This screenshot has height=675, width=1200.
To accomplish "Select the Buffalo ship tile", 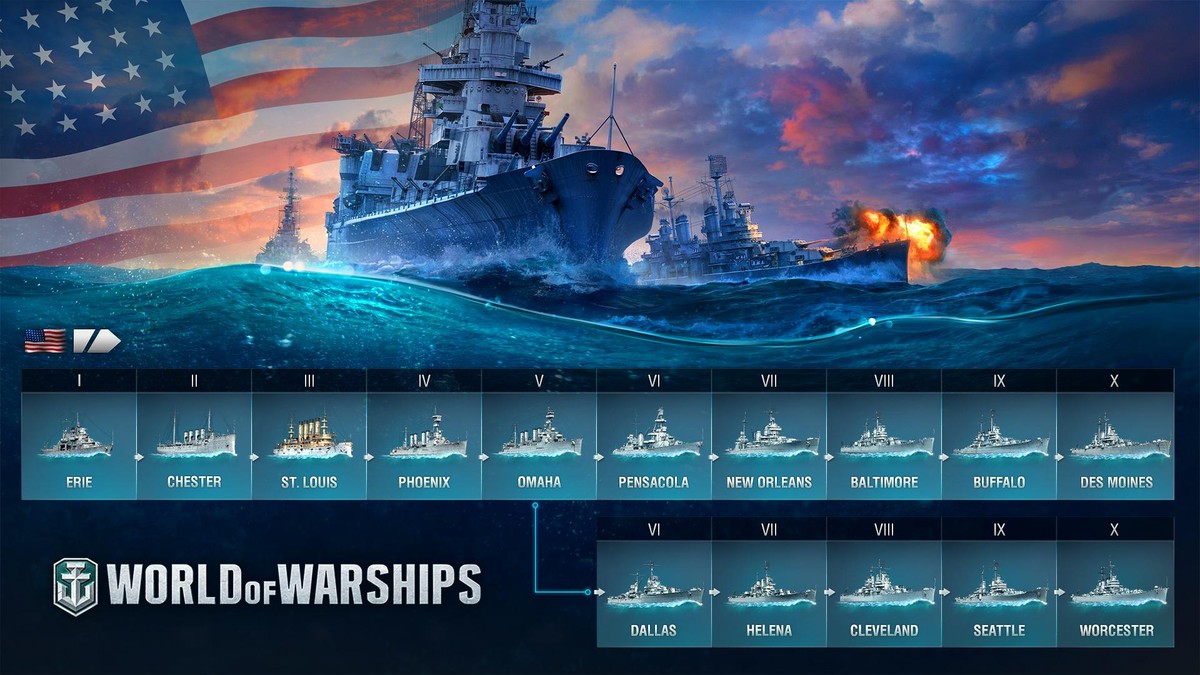I will 999,445.
